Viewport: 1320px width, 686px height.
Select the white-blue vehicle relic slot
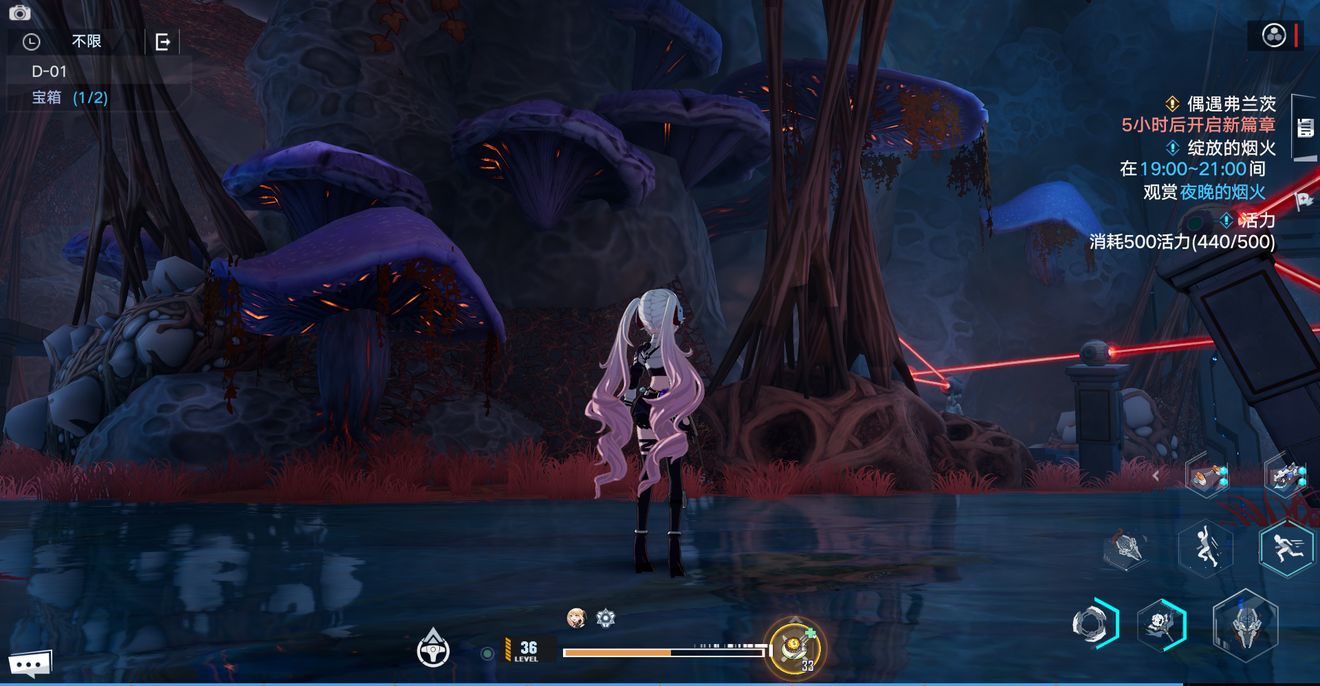click(1286, 475)
